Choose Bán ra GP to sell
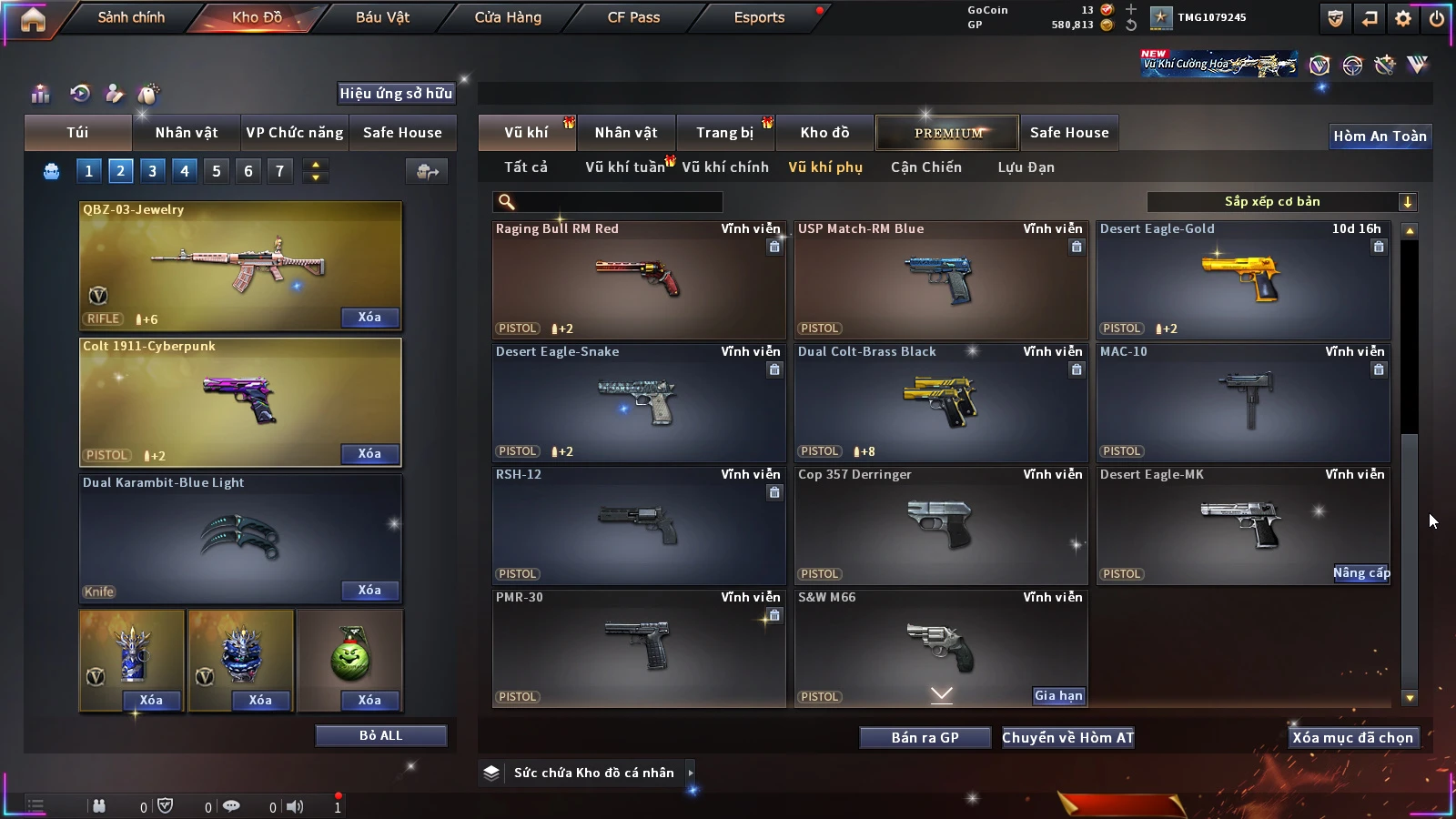The image size is (1456, 819). pos(925,737)
